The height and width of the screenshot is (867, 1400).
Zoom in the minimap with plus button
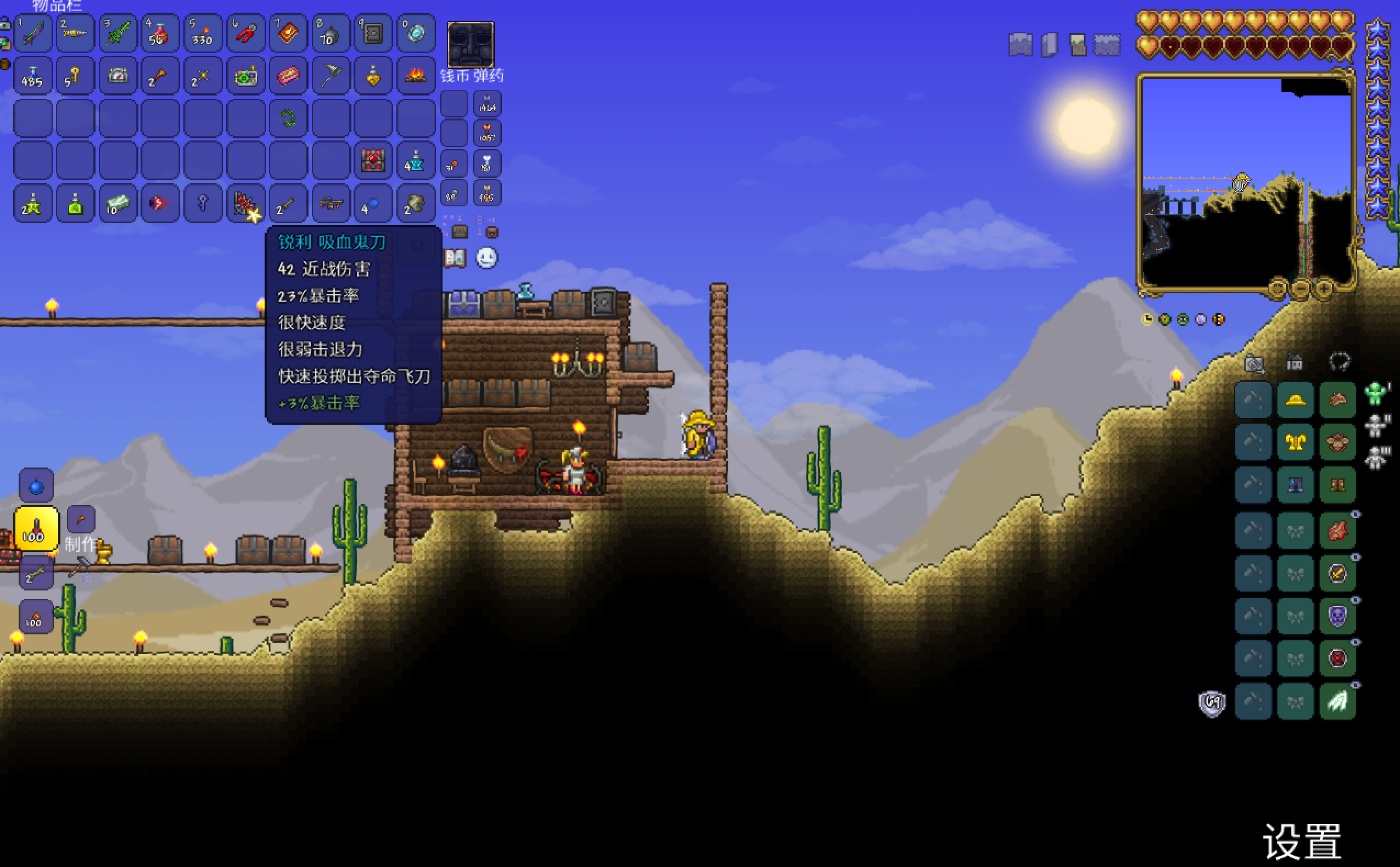click(1323, 288)
